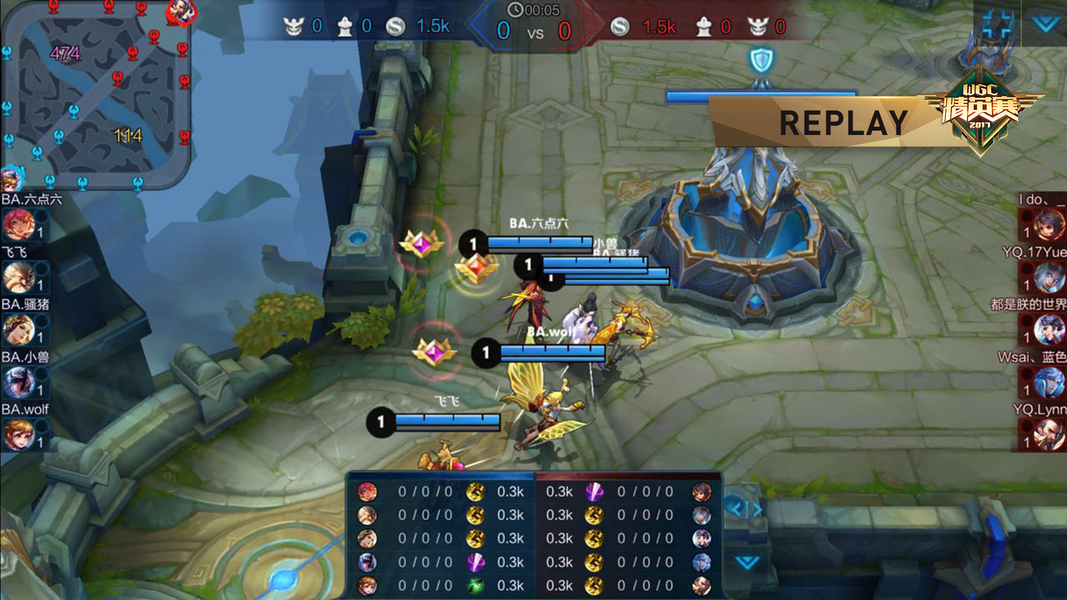1067x600 pixels.
Task: Toggle the four-corner-arrows view button
Action: pyautogui.click(x=996, y=24)
